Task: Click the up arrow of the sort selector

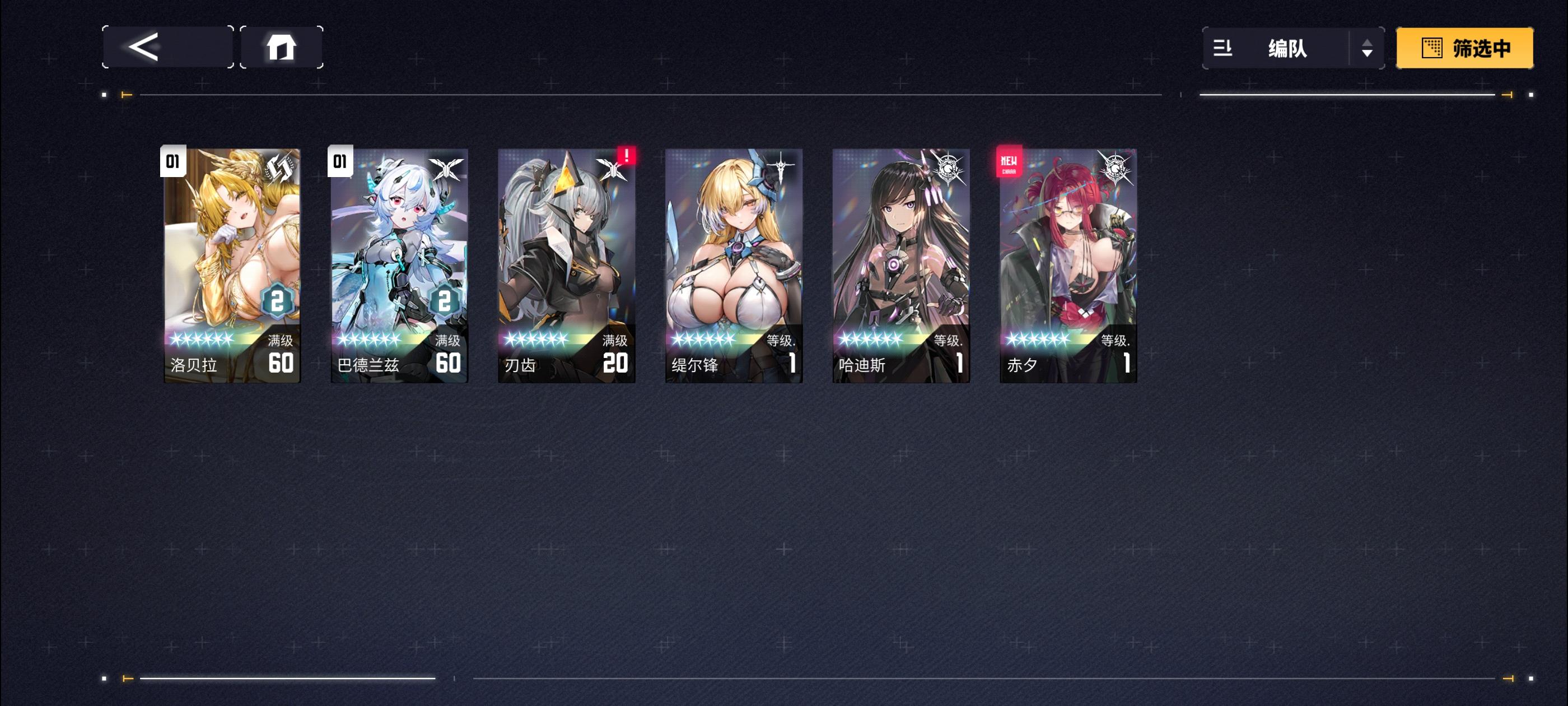Action: [1368, 41]
